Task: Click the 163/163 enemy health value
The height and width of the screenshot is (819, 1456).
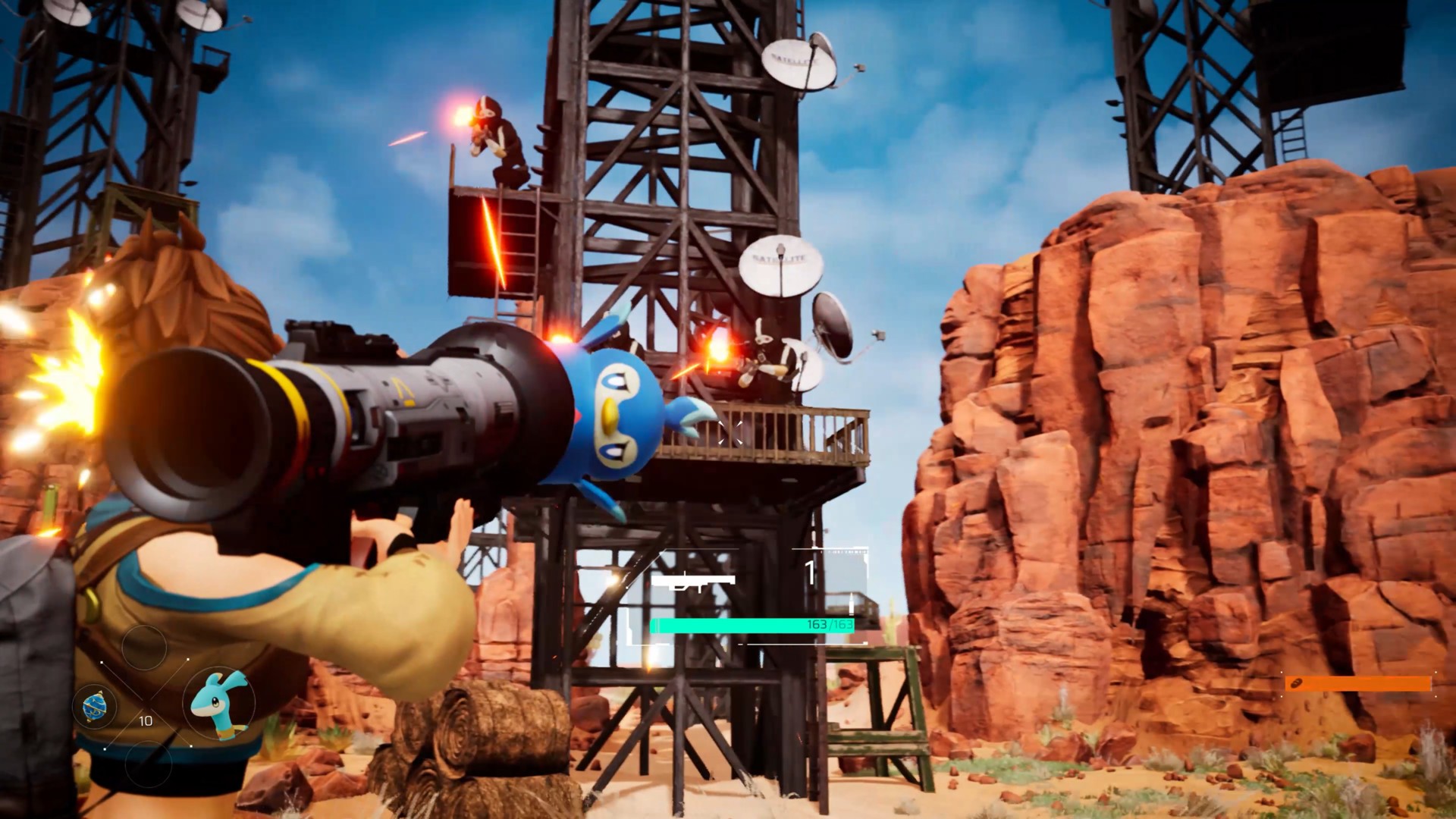Action: tap(829, 626)
